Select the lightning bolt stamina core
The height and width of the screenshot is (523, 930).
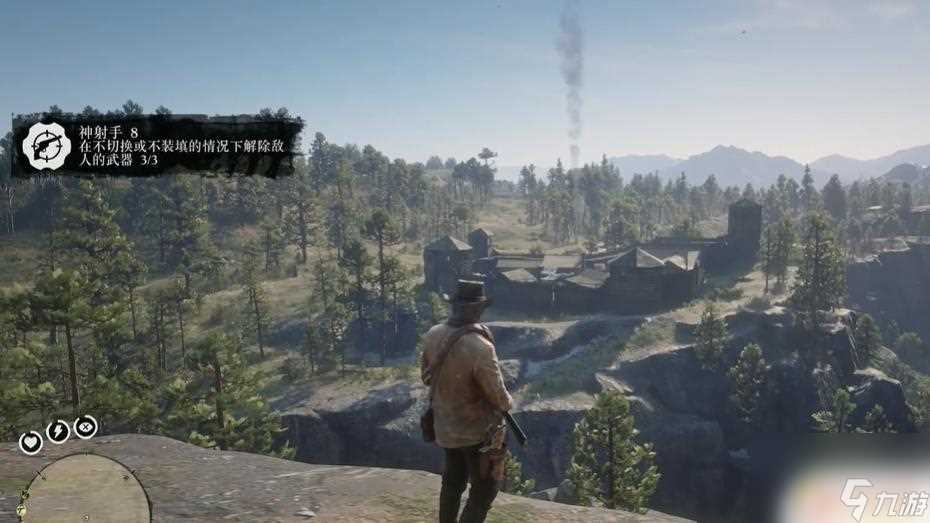[58, 432]
